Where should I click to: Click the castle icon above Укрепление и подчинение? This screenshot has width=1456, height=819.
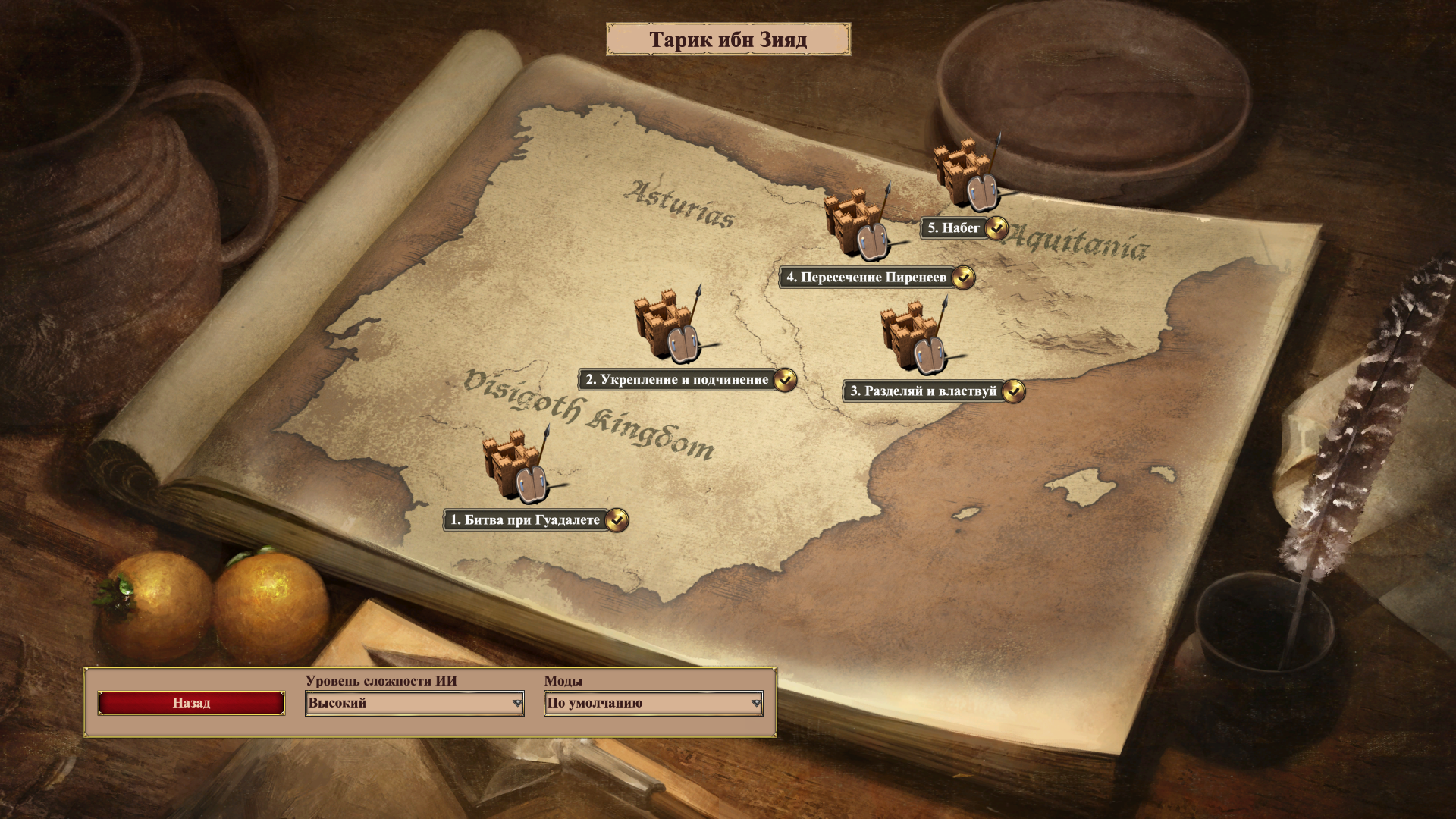(x=668, y=326)
